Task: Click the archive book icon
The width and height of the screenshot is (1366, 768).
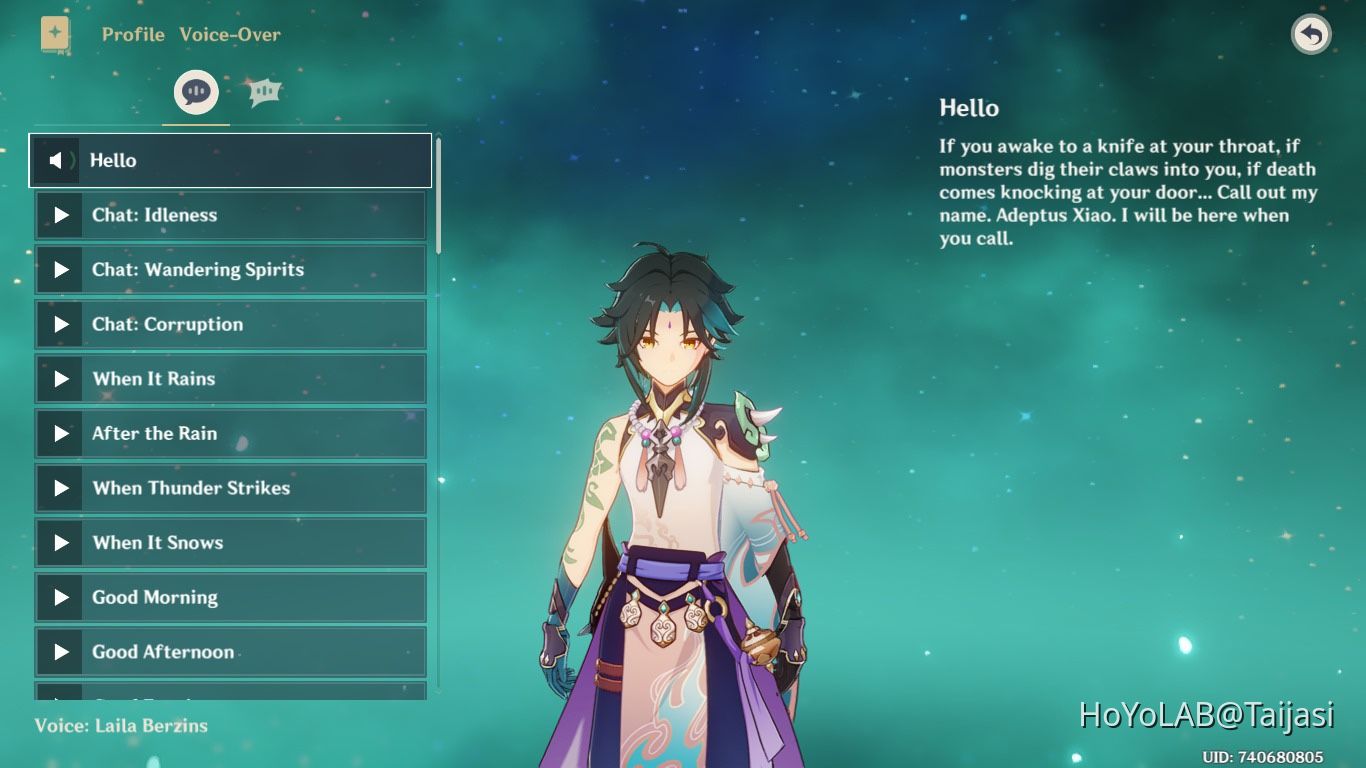Action: [55, 34]
